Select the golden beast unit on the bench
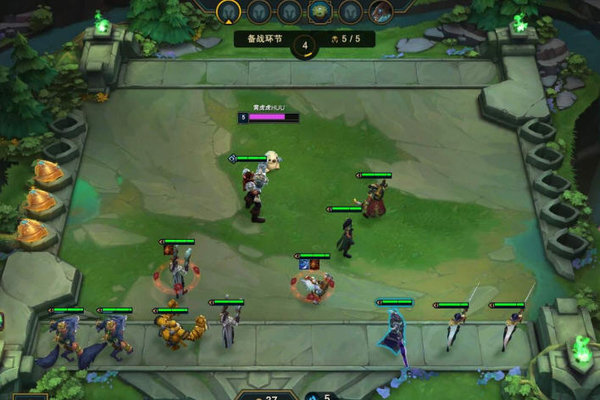This screenshot has width=600, height=400. point(180,330)
